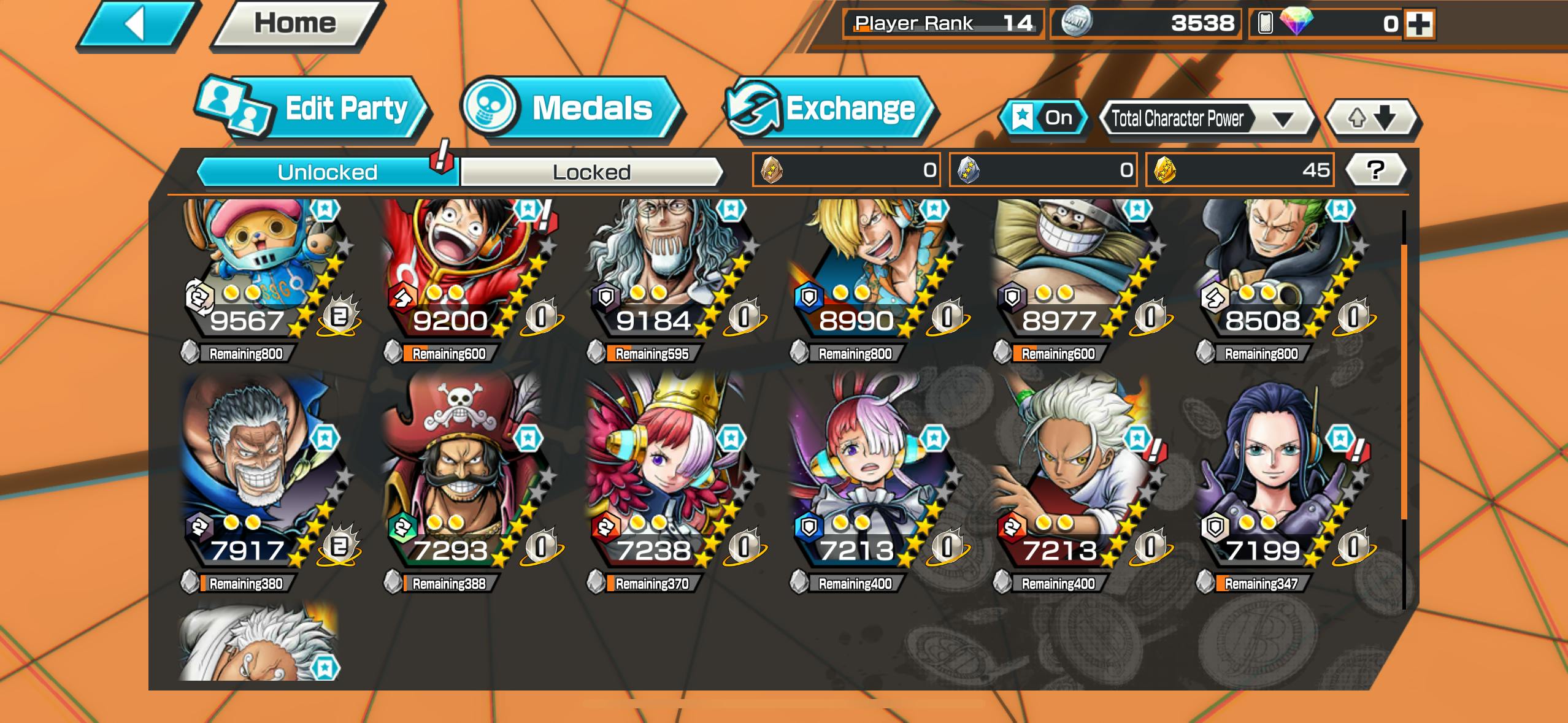Select the Unlocked tab

point(328,172)
